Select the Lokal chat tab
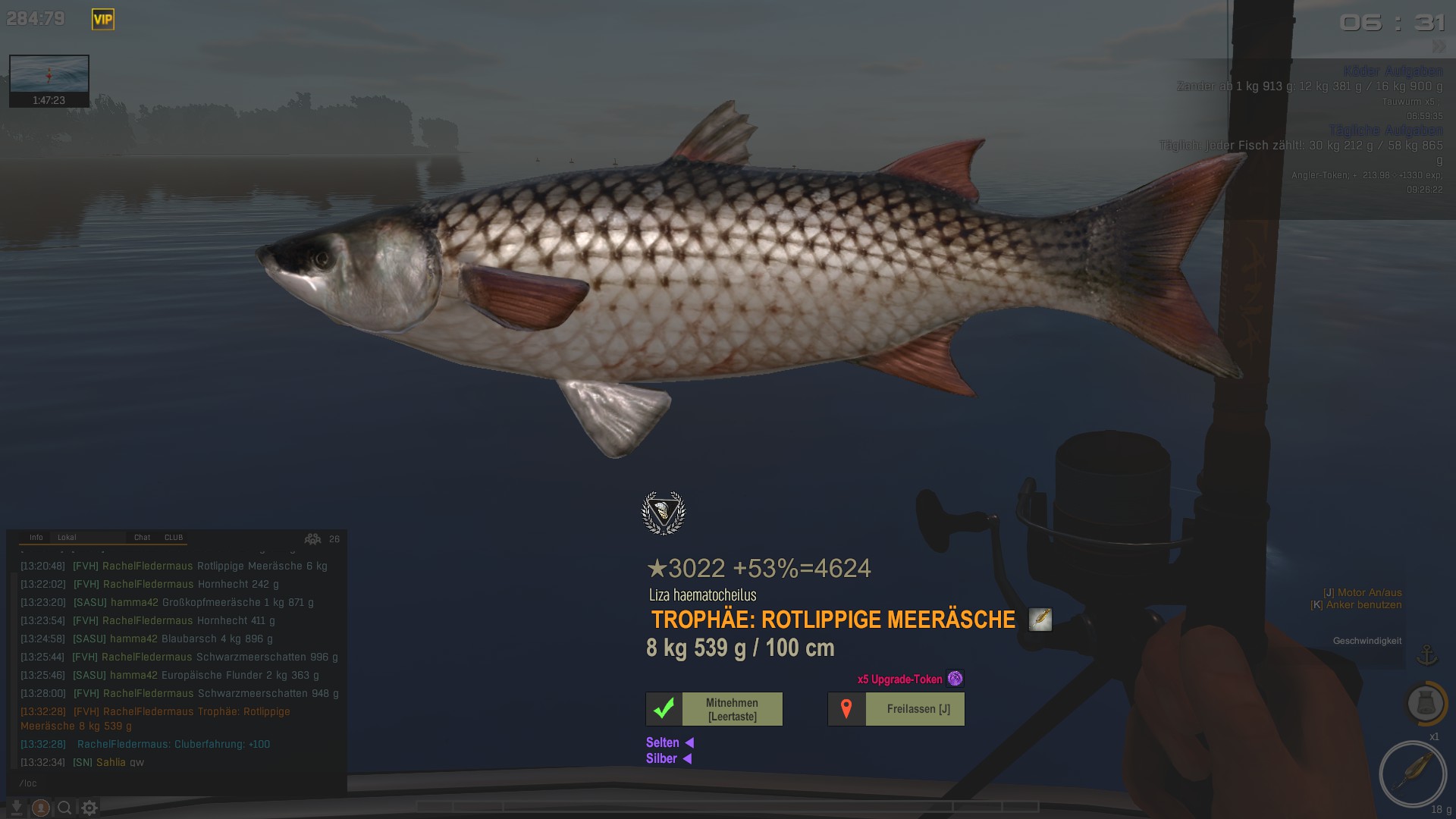Screen dimensions: 1456x819 (67, 538)
